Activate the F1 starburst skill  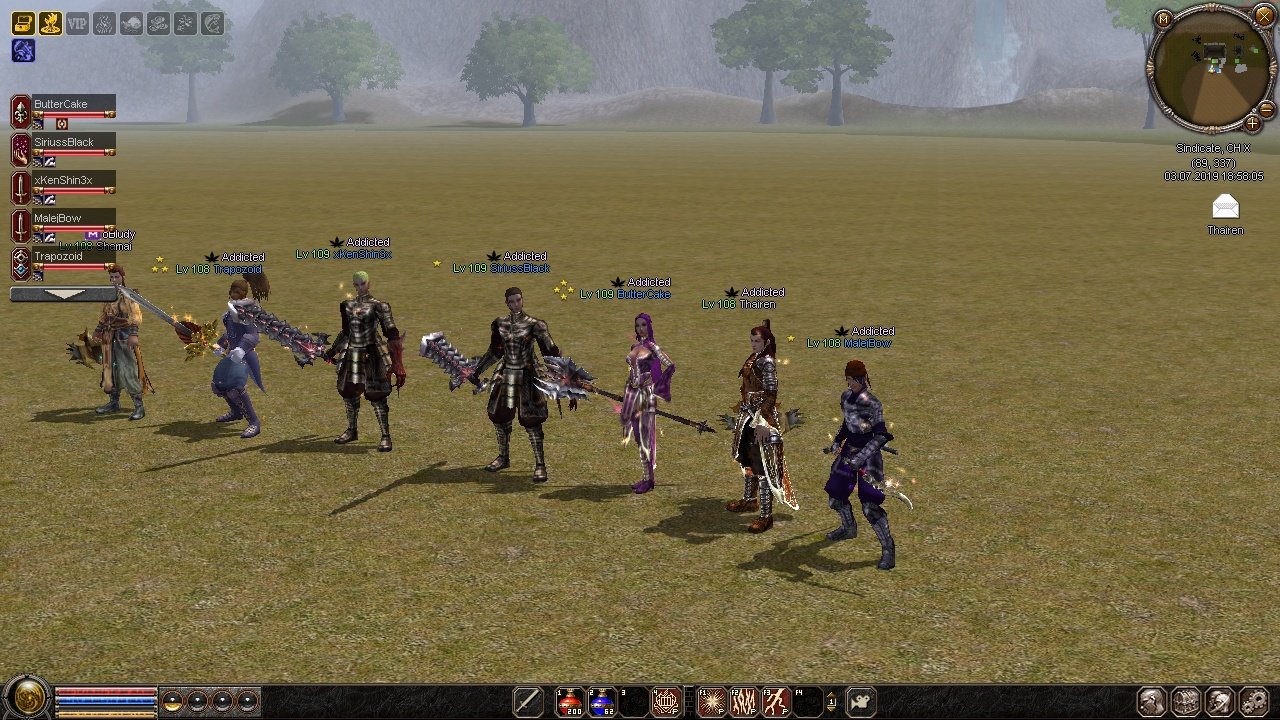pyautogui.click(x=712, y=702)
